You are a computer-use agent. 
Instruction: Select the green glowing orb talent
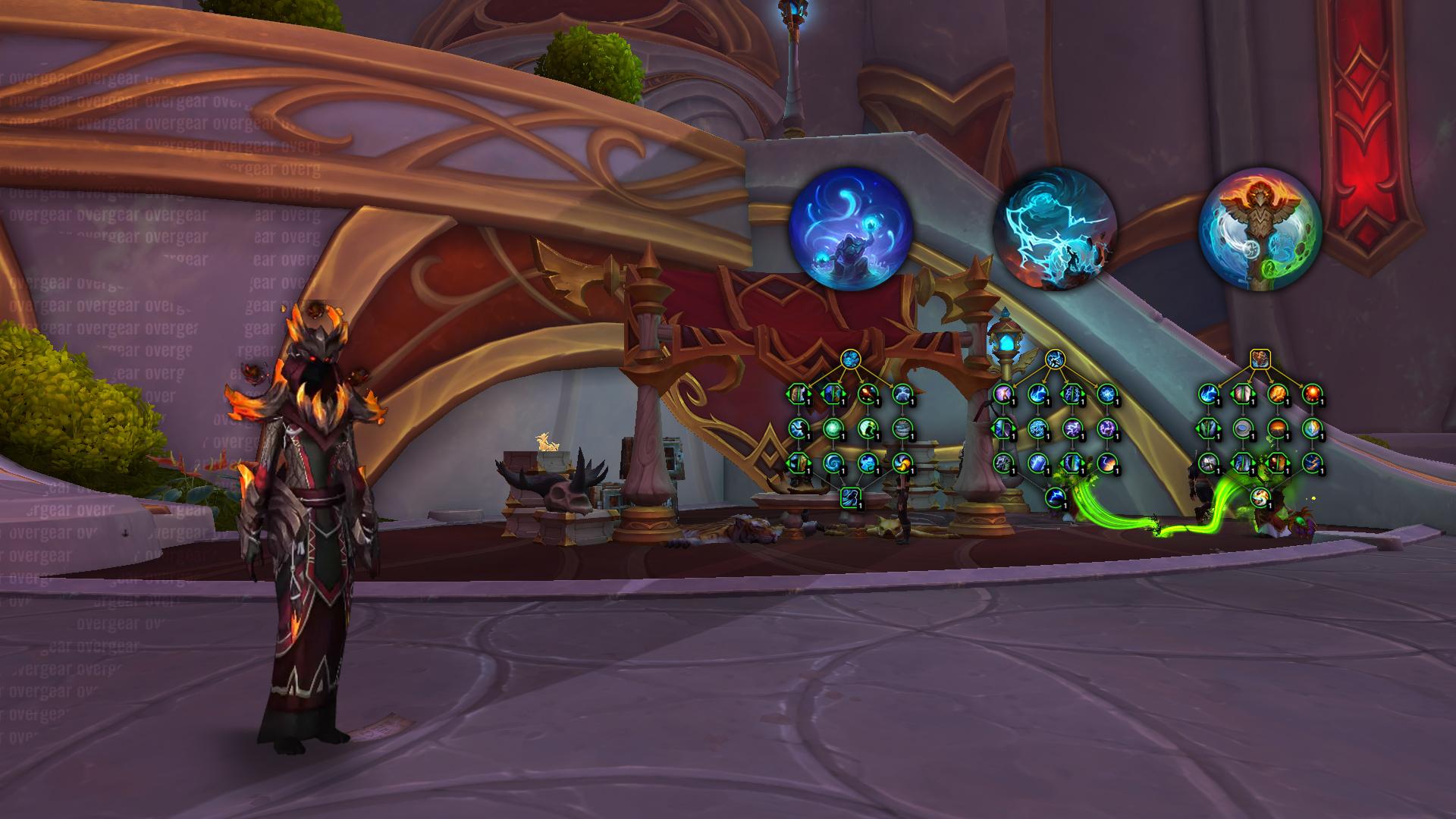pyautogui.click(x=833, y=428)
